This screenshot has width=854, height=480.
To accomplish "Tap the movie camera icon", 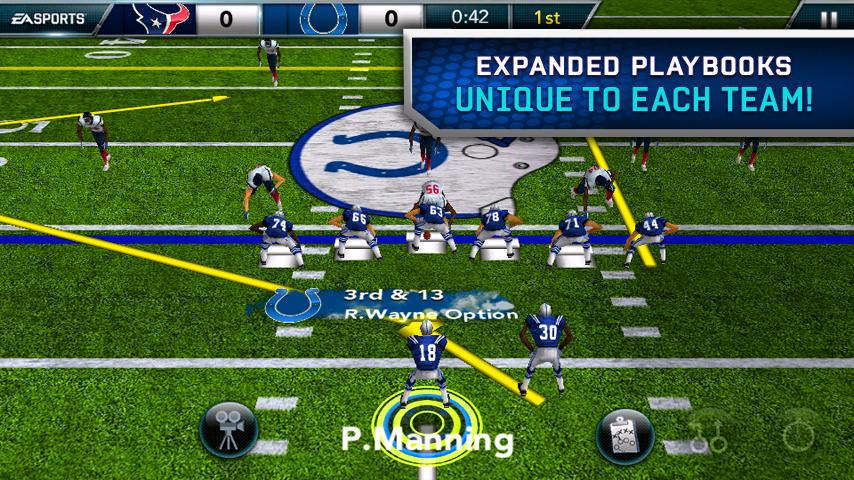I will pos(229,431).
